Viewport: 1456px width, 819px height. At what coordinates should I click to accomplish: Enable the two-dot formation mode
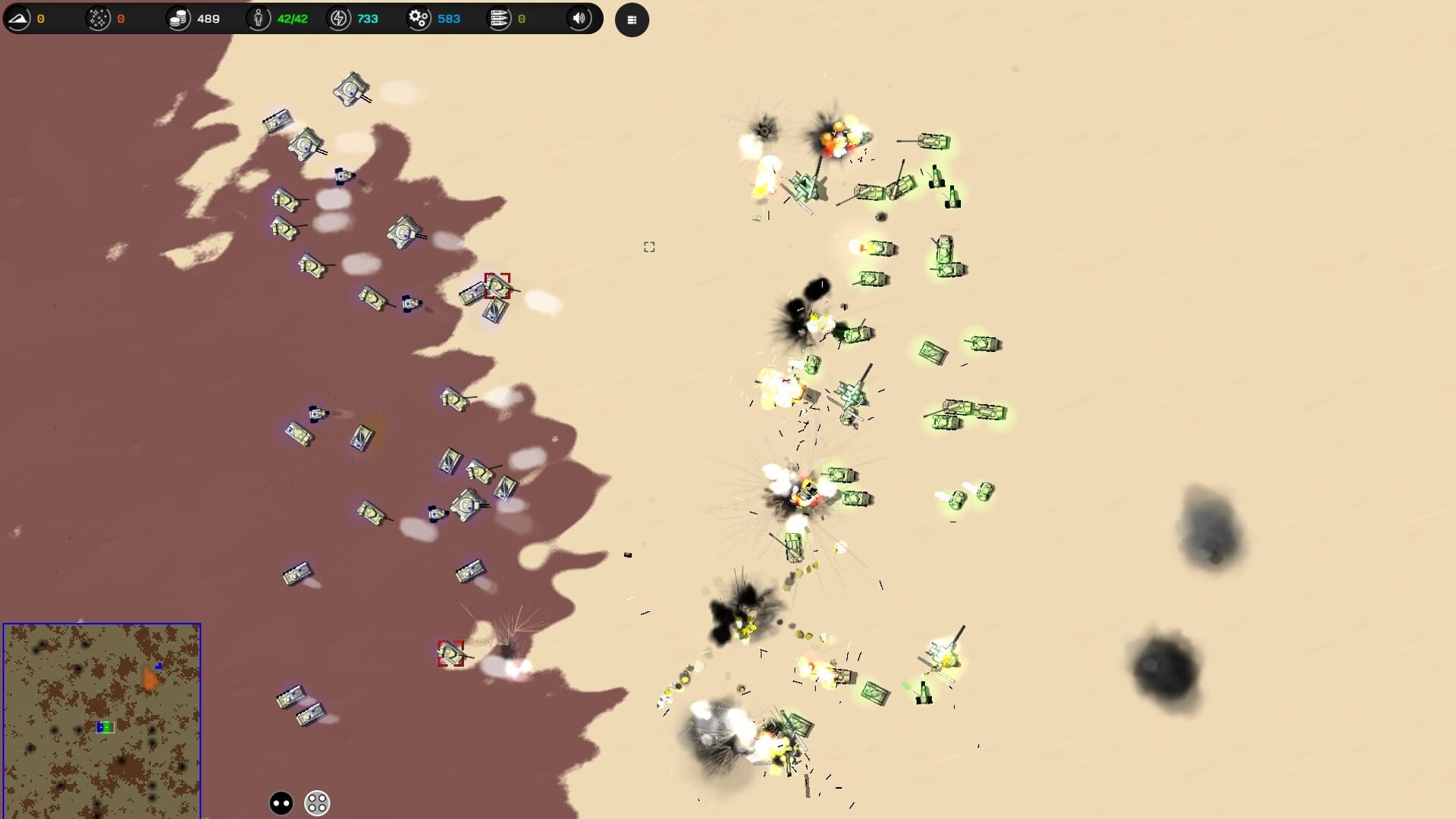coord(280,802)
